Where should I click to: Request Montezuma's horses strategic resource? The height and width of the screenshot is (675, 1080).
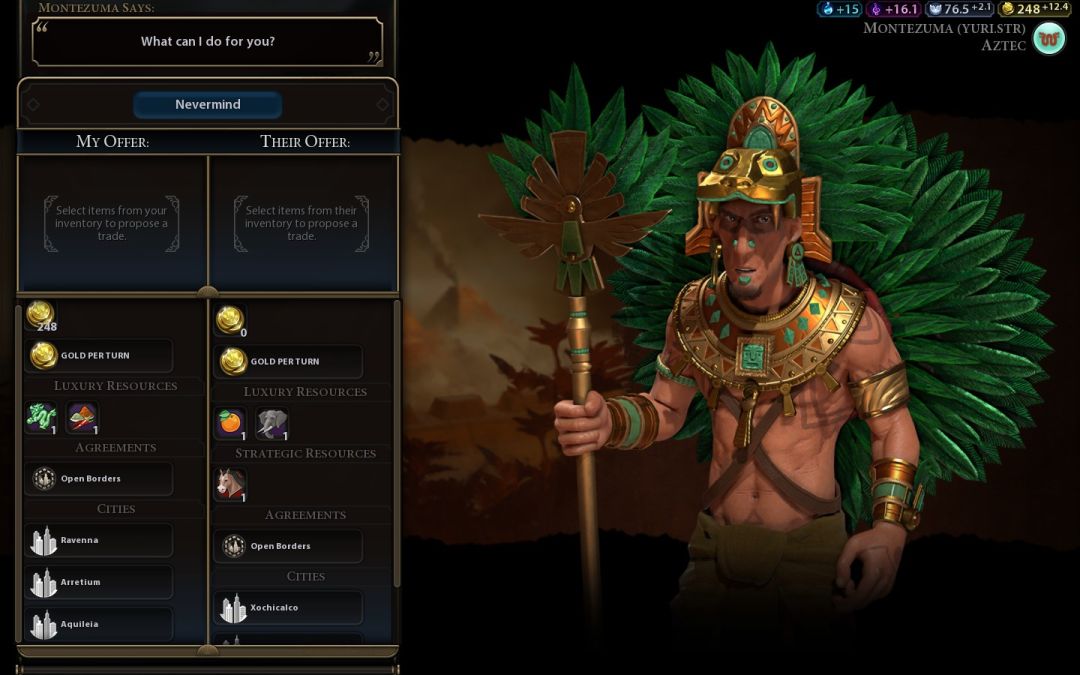click(x=231, y=485)
